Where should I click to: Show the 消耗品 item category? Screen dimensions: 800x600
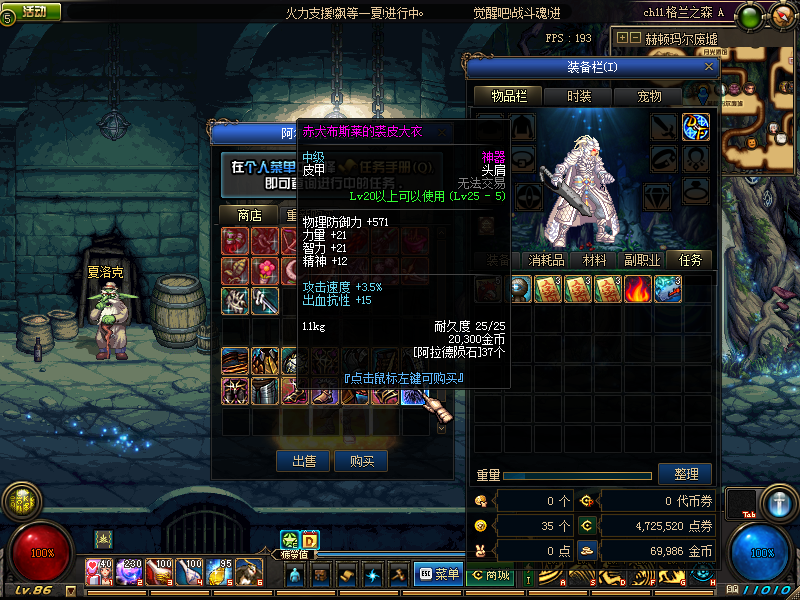549,260
